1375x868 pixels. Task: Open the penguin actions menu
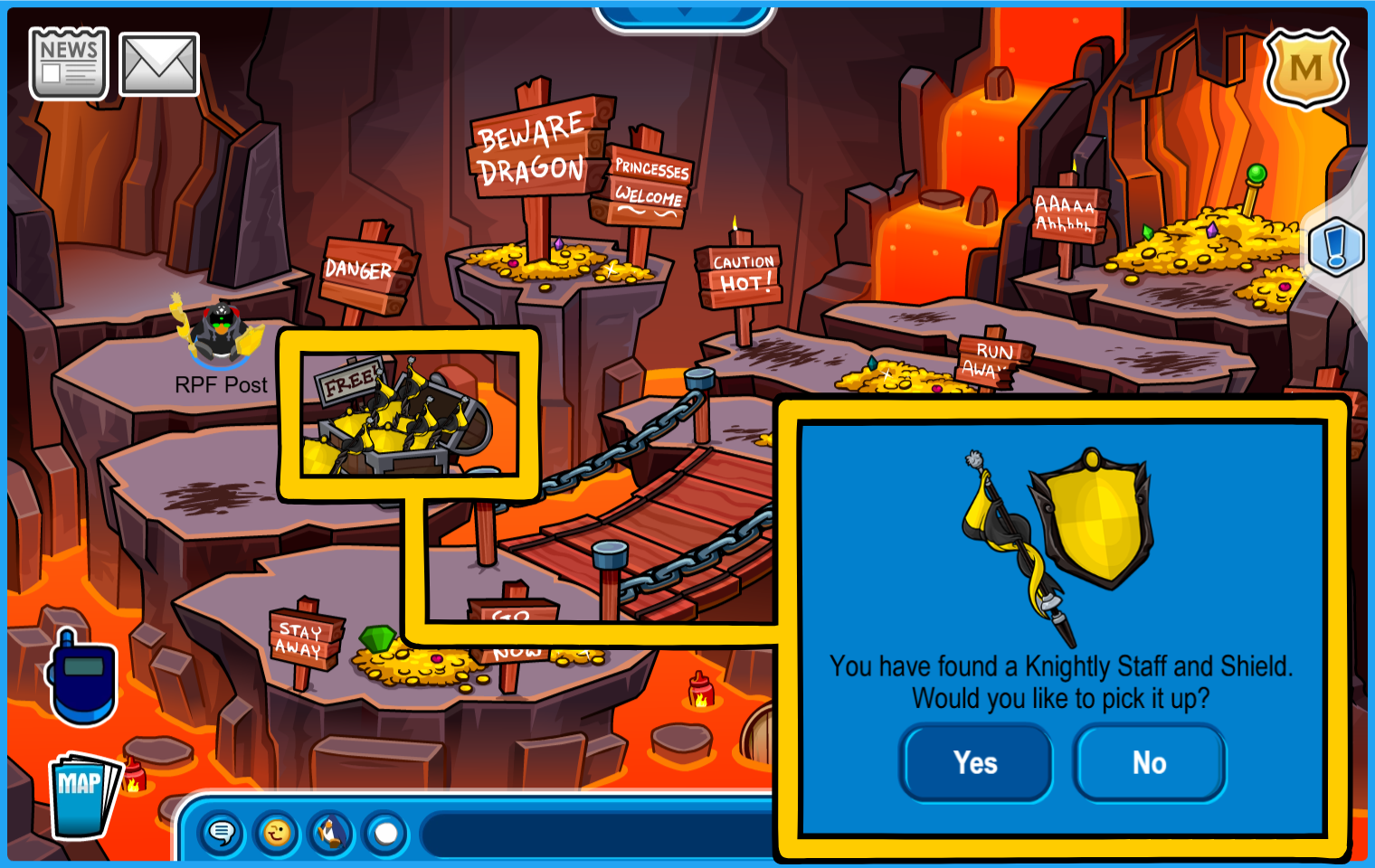(x=331, y=833)
